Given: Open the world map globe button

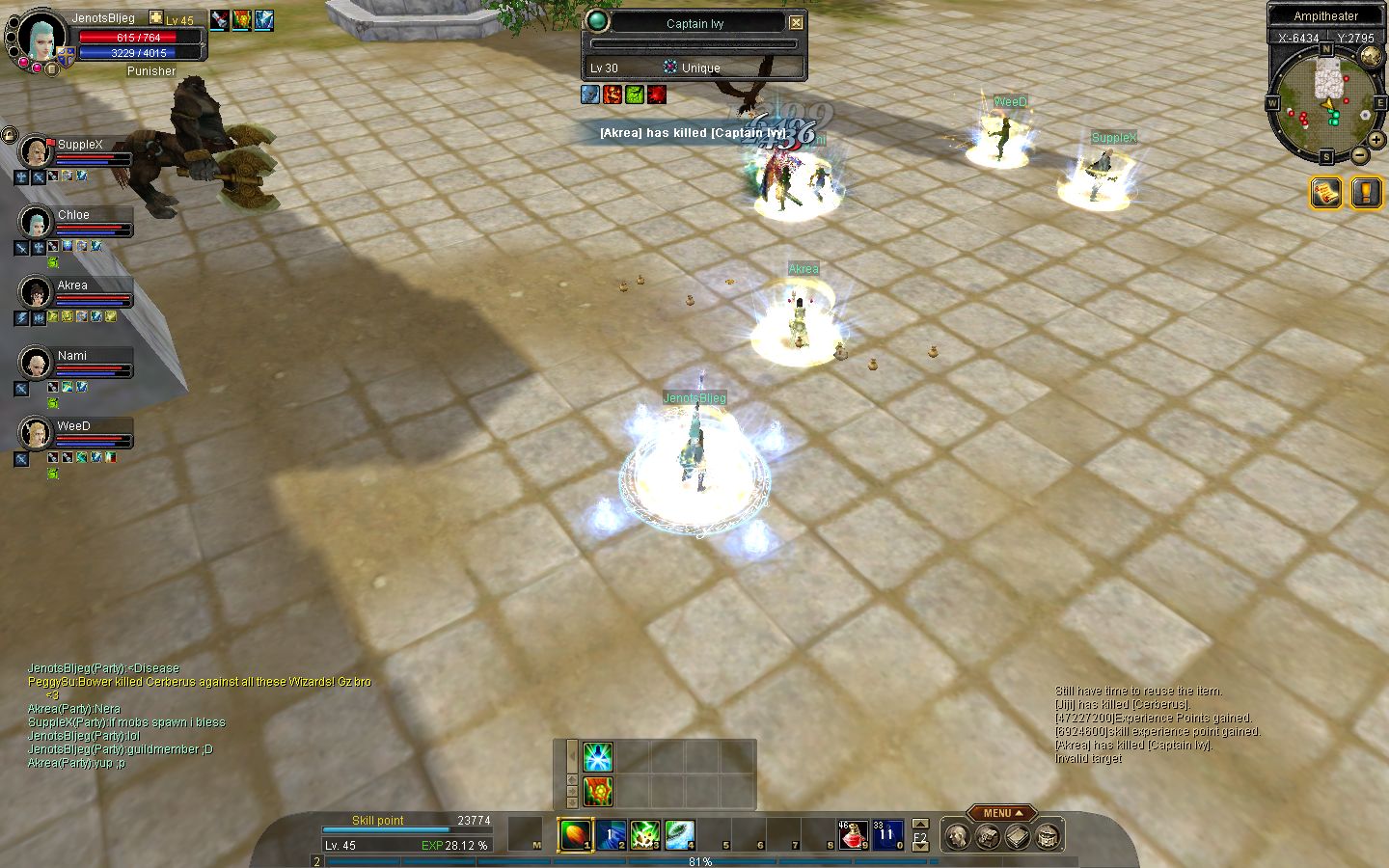Looking at the screenshot, I should pyautogui.click(x=1370, y=56).
